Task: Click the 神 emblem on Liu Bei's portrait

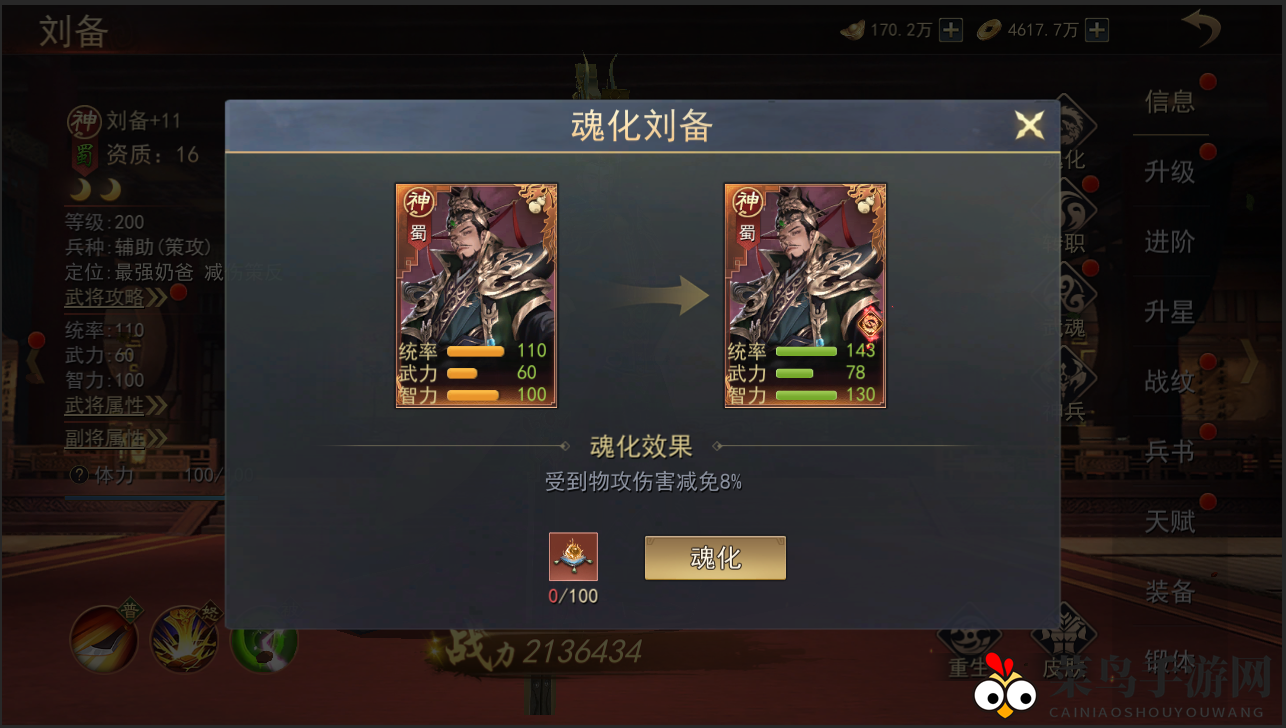Action: click(x=85, y=120)
